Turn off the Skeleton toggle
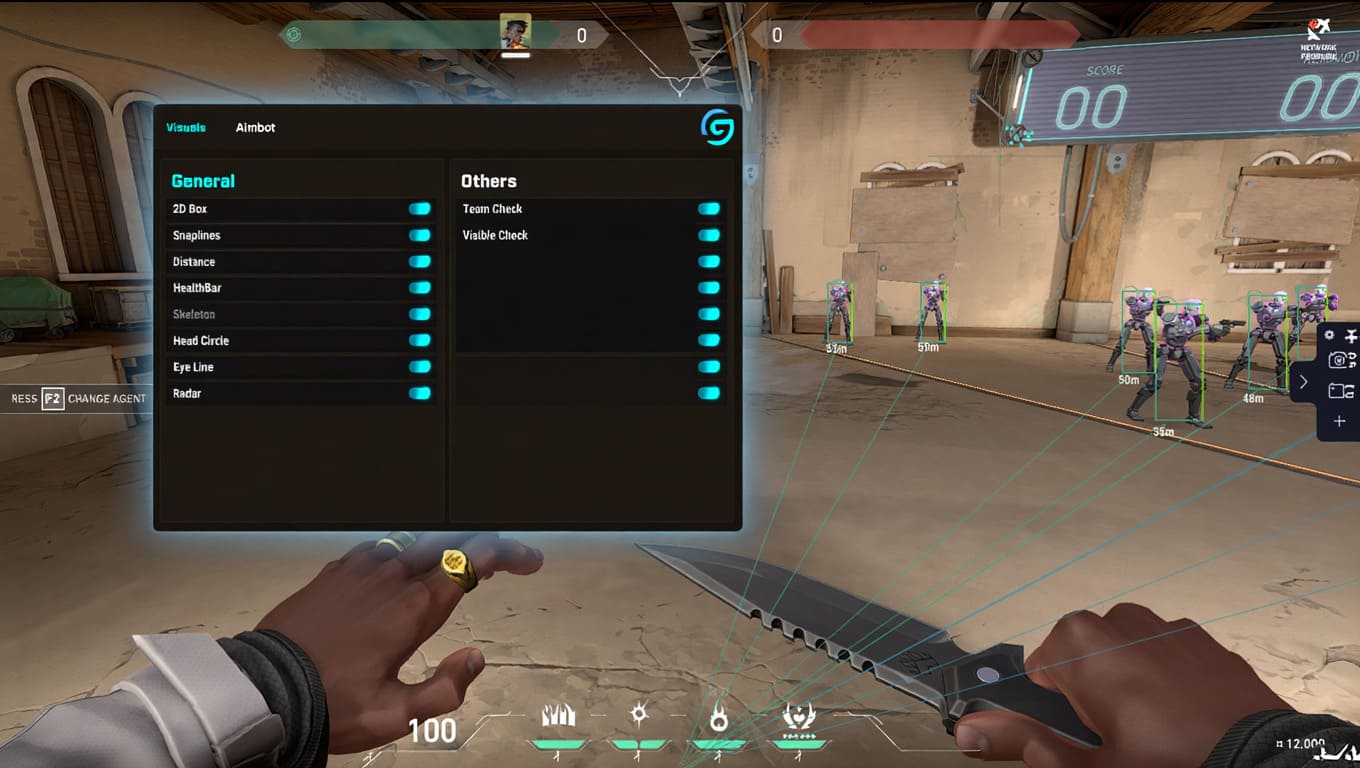This screenshot has width=1360, height=768. point(421,314)
